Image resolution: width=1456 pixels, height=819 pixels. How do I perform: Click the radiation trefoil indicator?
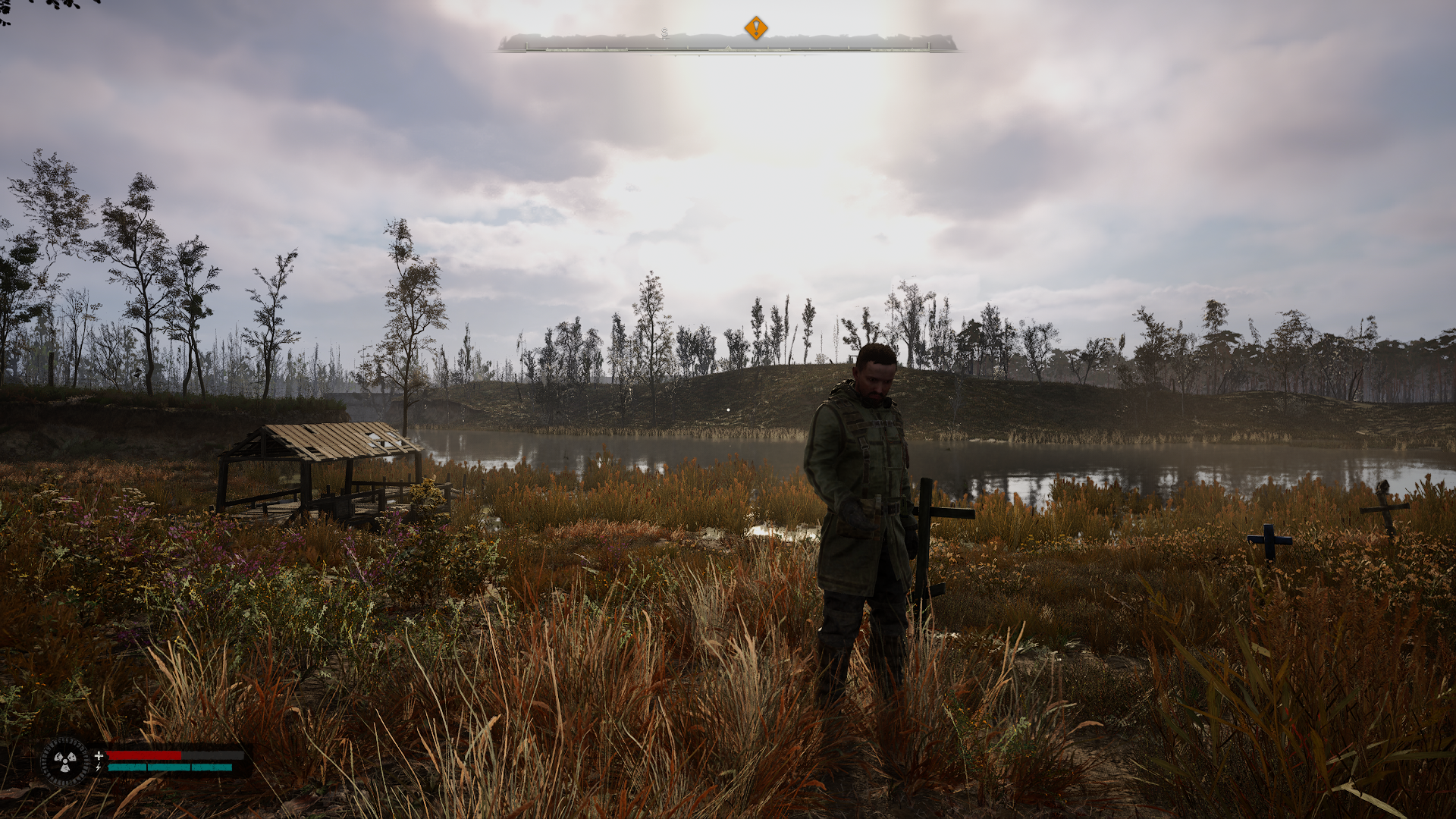(65, 761)
